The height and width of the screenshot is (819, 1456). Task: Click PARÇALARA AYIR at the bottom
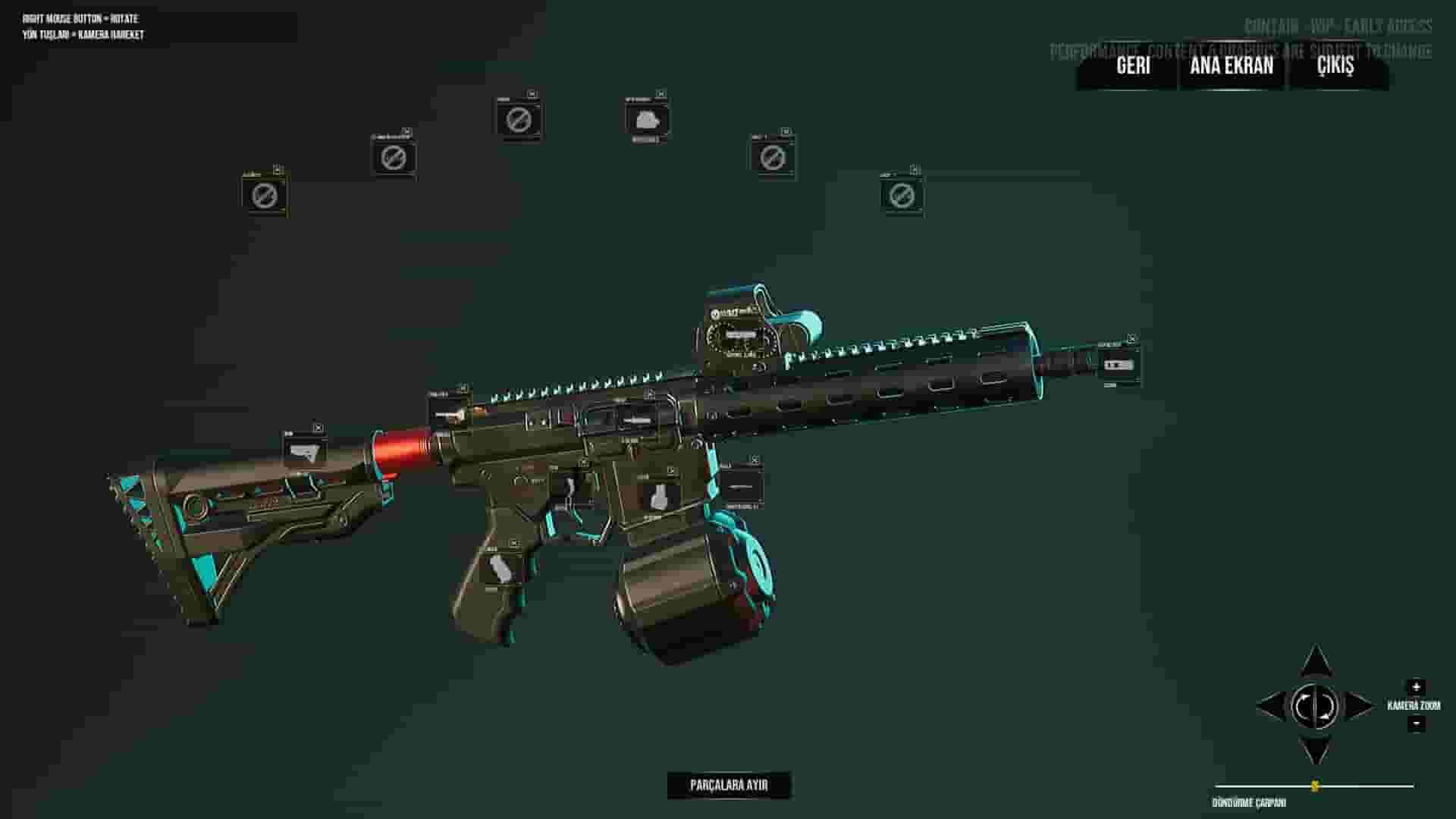[728, 785]
